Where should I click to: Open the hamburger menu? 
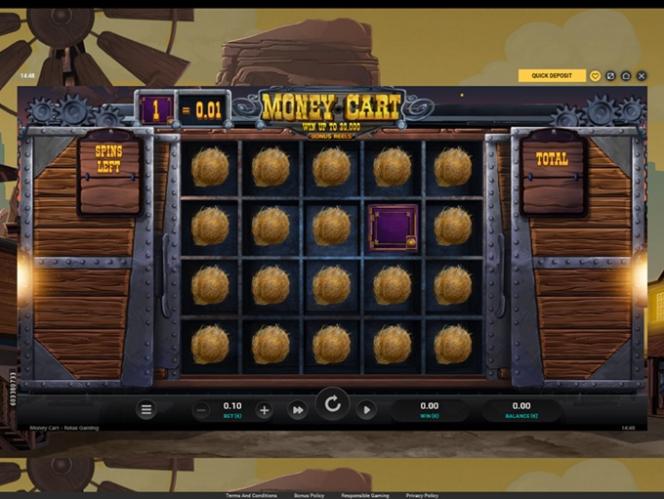pos(146,409)
